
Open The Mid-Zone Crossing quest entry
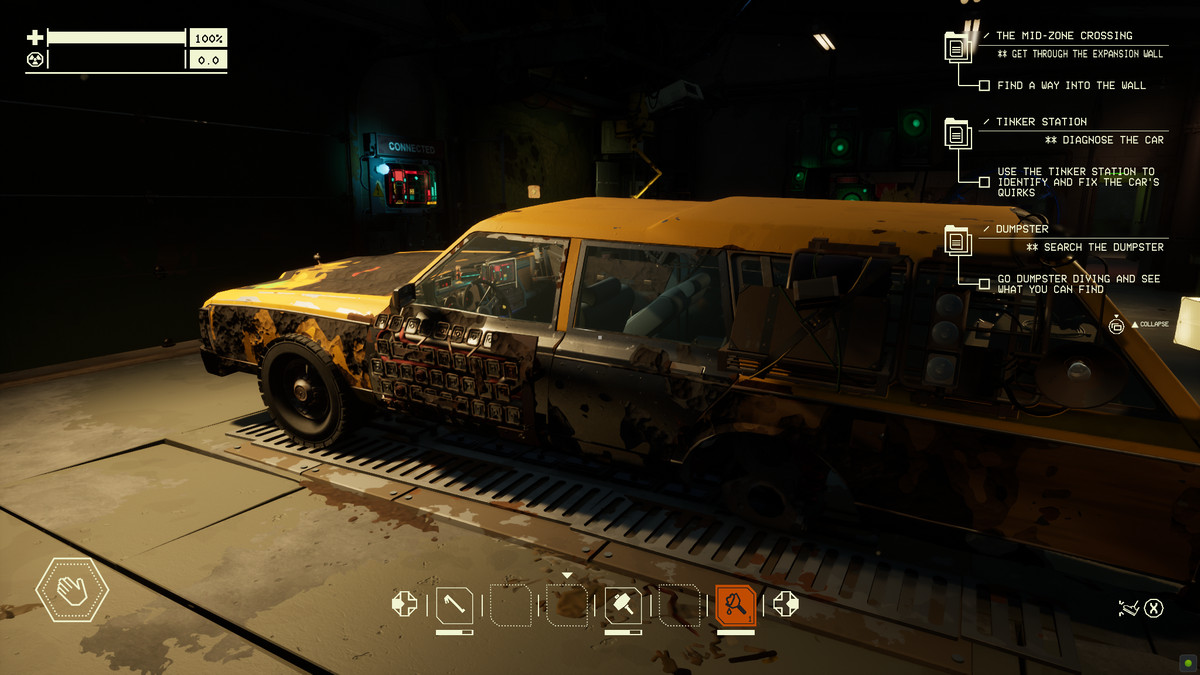pos(1064,36)
